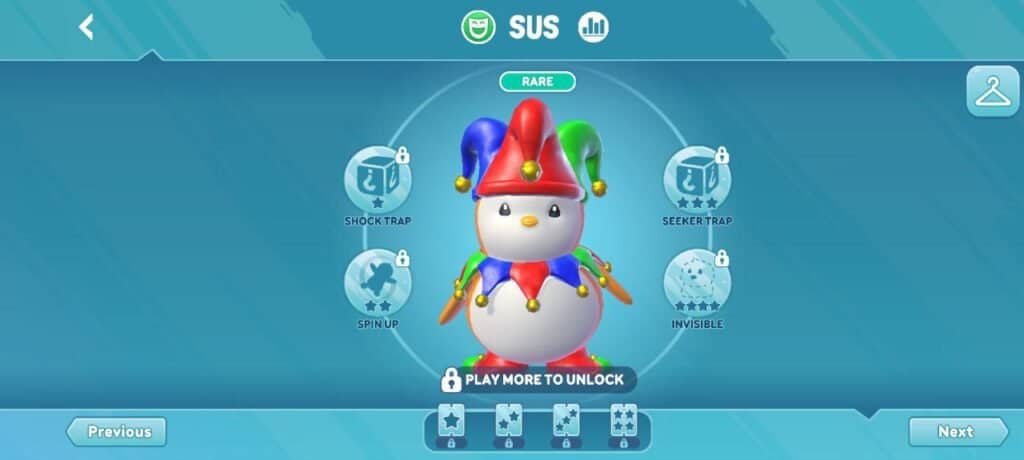Viewport: 1024px width, 460px height.
Task: Open the stats bar chart icon
Action: coord(593,27)
